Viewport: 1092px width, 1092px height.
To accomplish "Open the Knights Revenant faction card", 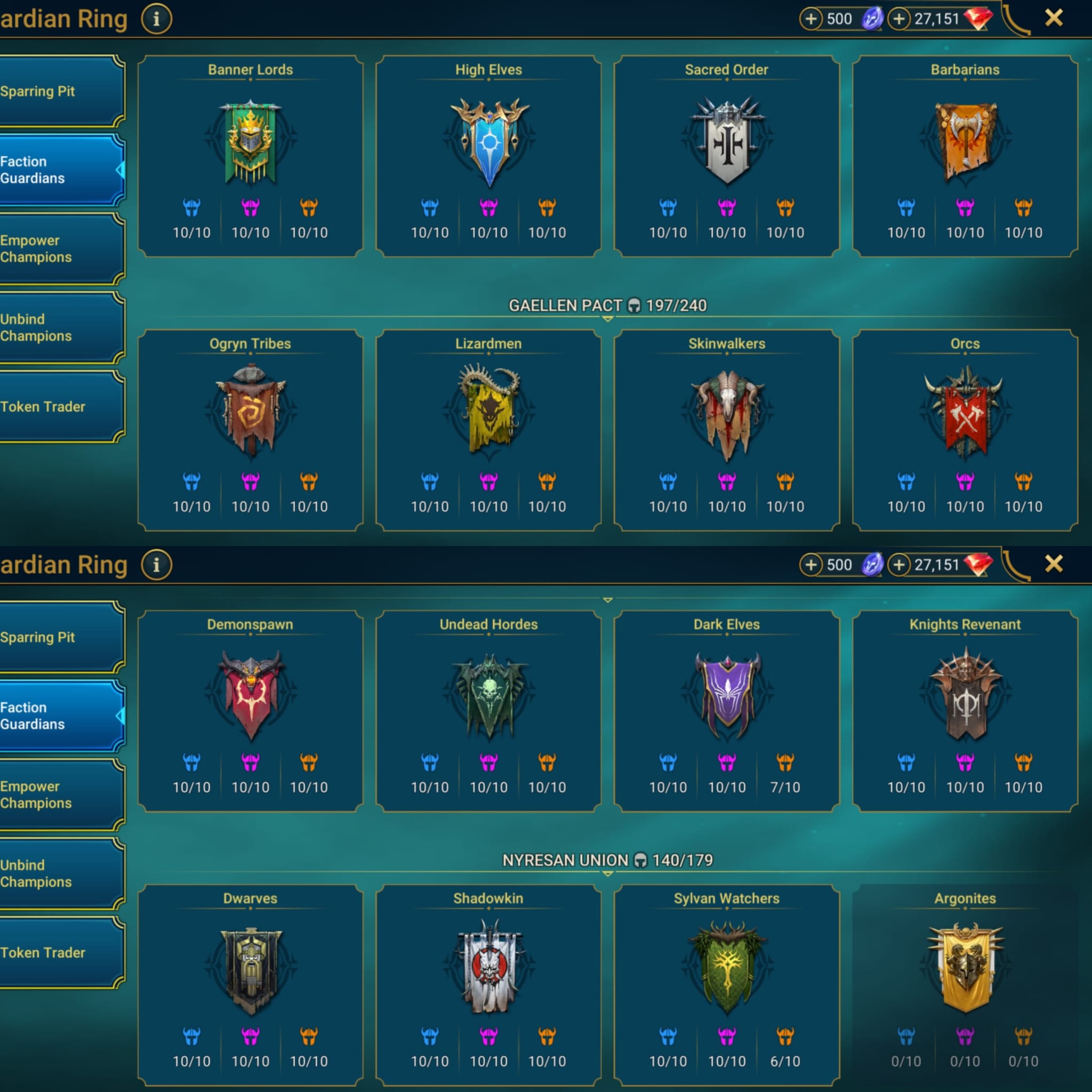I will tap(965, 711).
